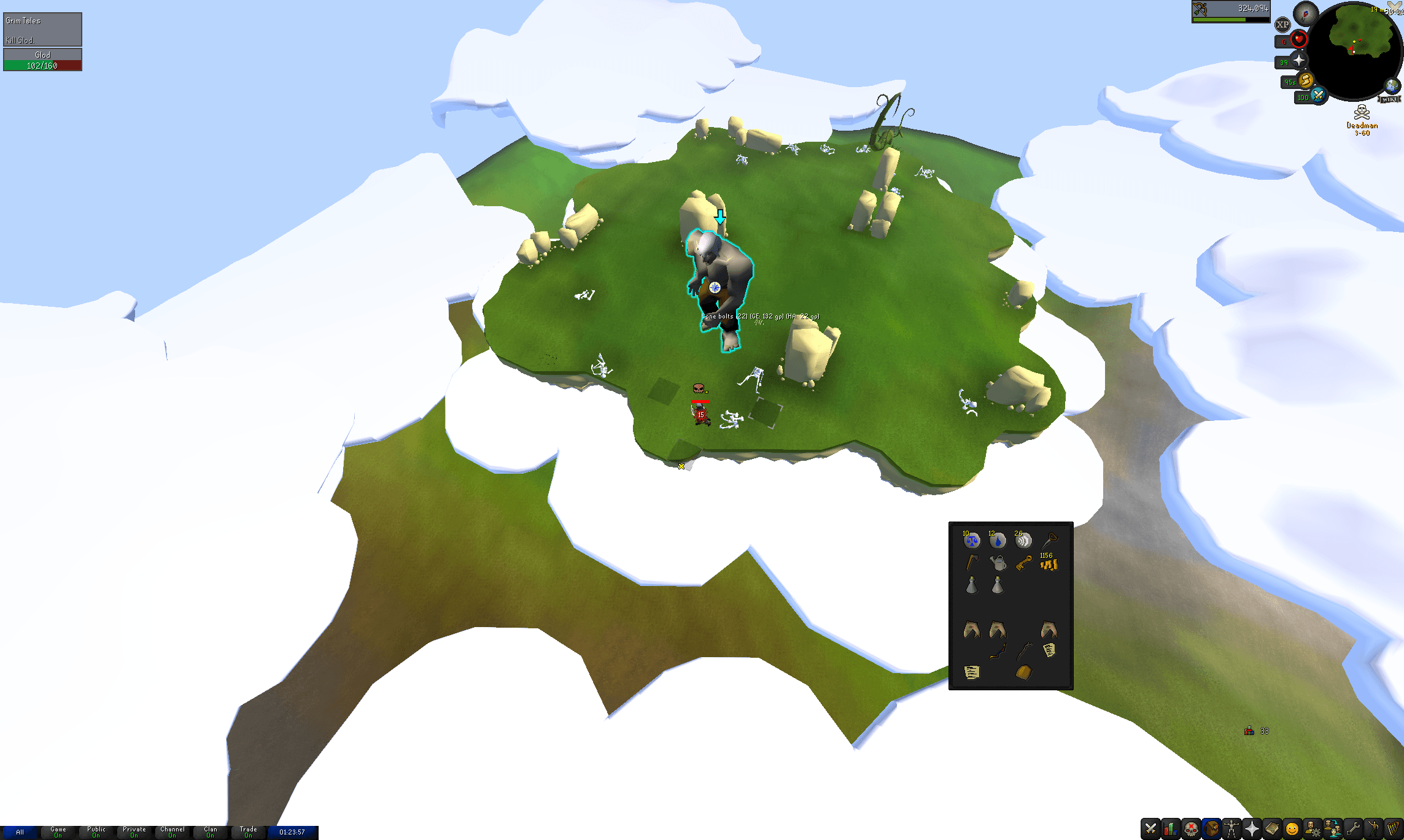Click the wrench settings icon
The image size is (1404, 840).
(x=1354, y=828)
